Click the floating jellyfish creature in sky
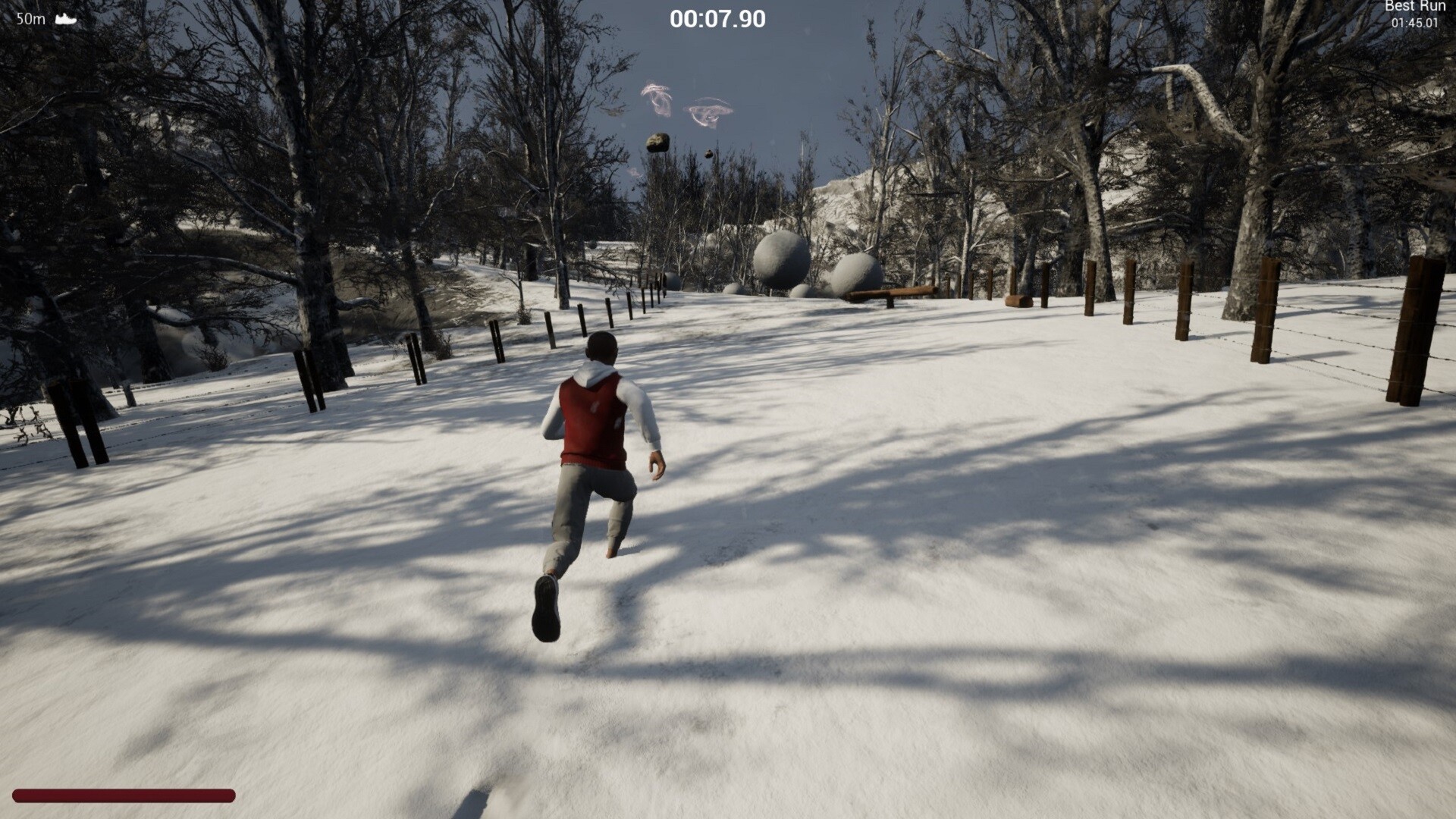The image size is (1456, 819). pyautogui.click(x=656, y=99)
